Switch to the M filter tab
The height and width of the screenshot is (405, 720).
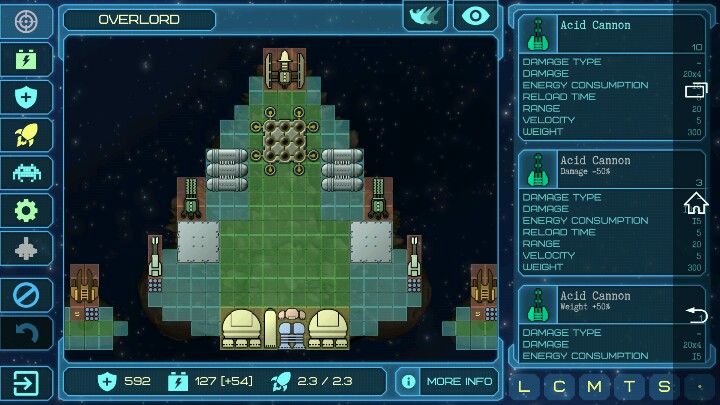[x=594, y=386]
